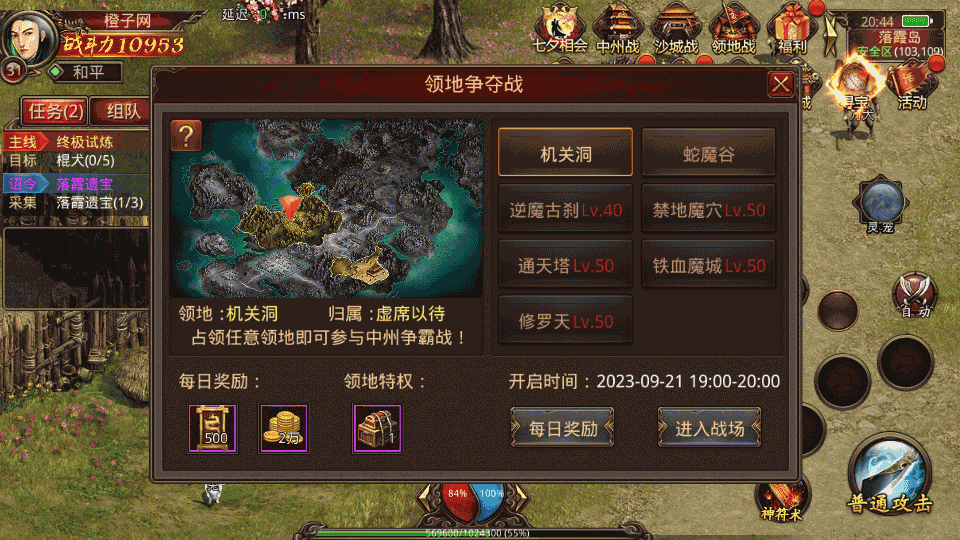The image size is (960, 540).
Task: Inspect the gold coins reward slot
Action: coord(283,427)
